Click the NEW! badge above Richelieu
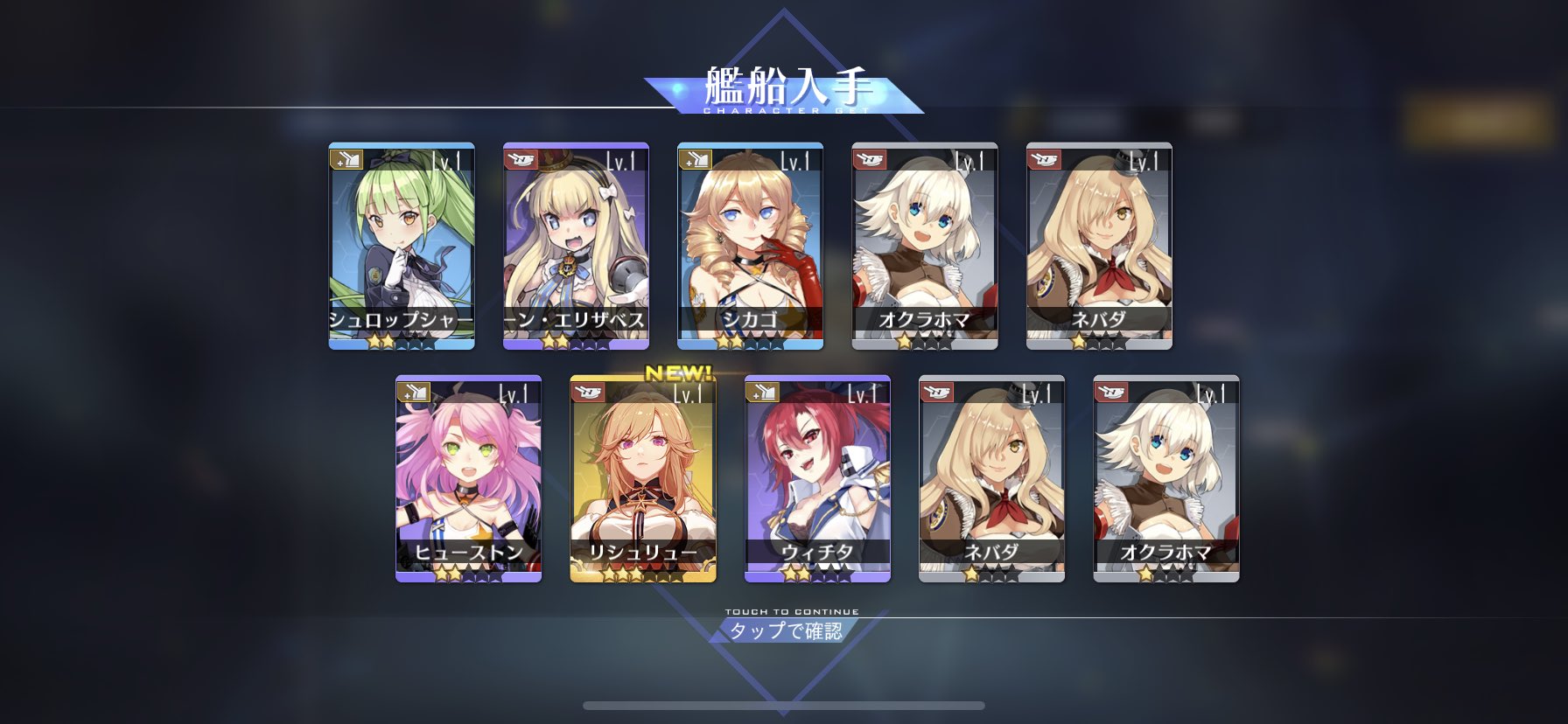This screenshot has height=724, width=1568. tap(676, 374)
